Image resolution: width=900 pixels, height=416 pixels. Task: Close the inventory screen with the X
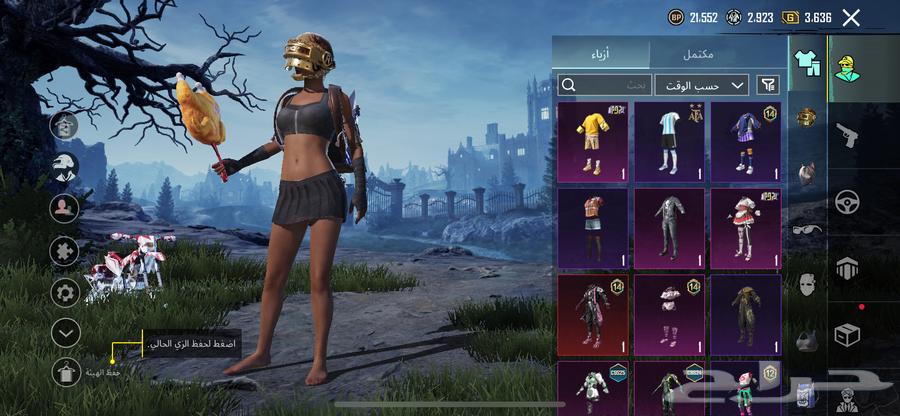coord(851,17)
